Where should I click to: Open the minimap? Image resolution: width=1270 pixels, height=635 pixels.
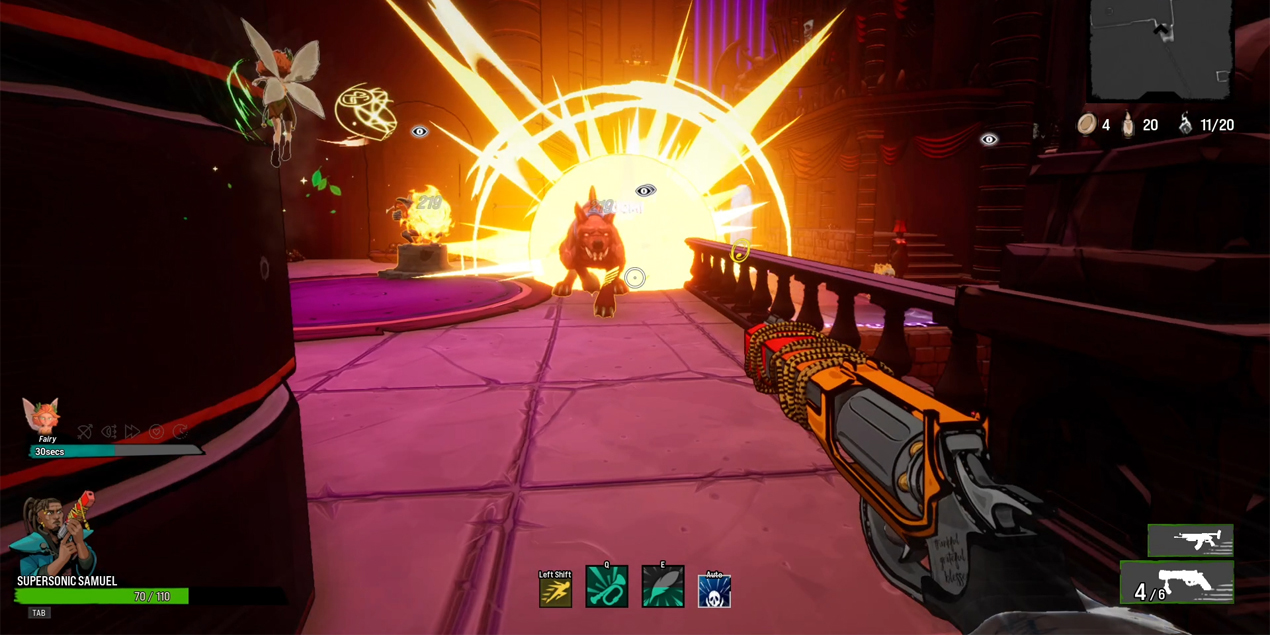tap(1160, 48)
